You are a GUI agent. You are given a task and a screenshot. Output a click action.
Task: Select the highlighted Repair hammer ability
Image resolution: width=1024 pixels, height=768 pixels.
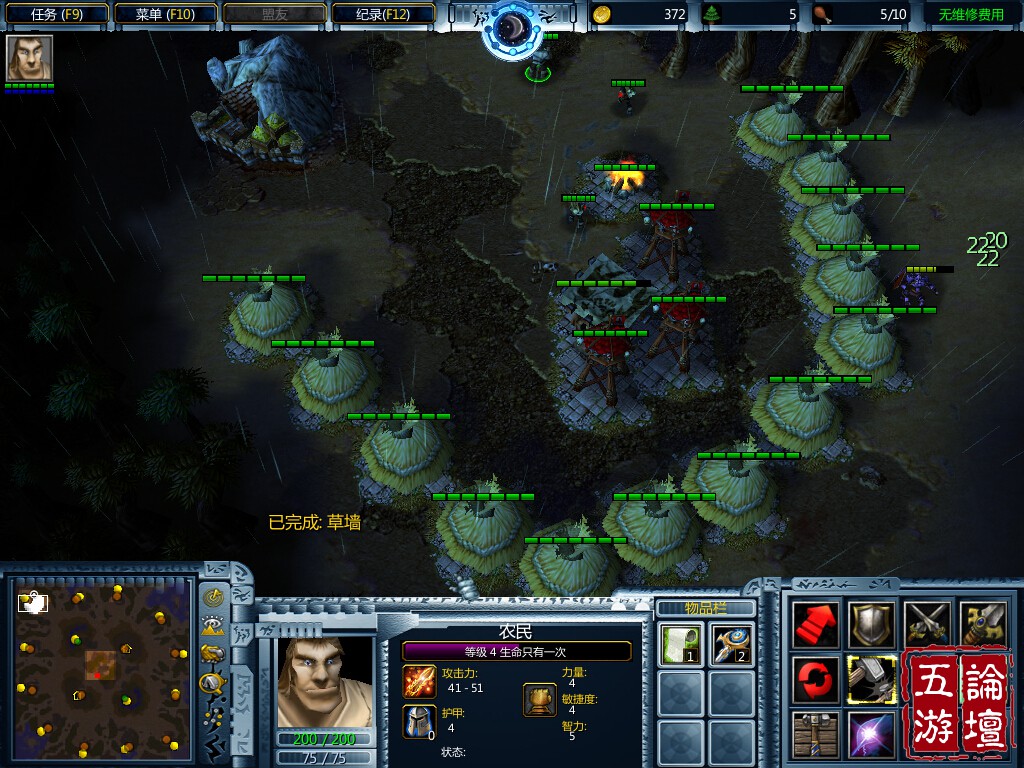point(871,680)
